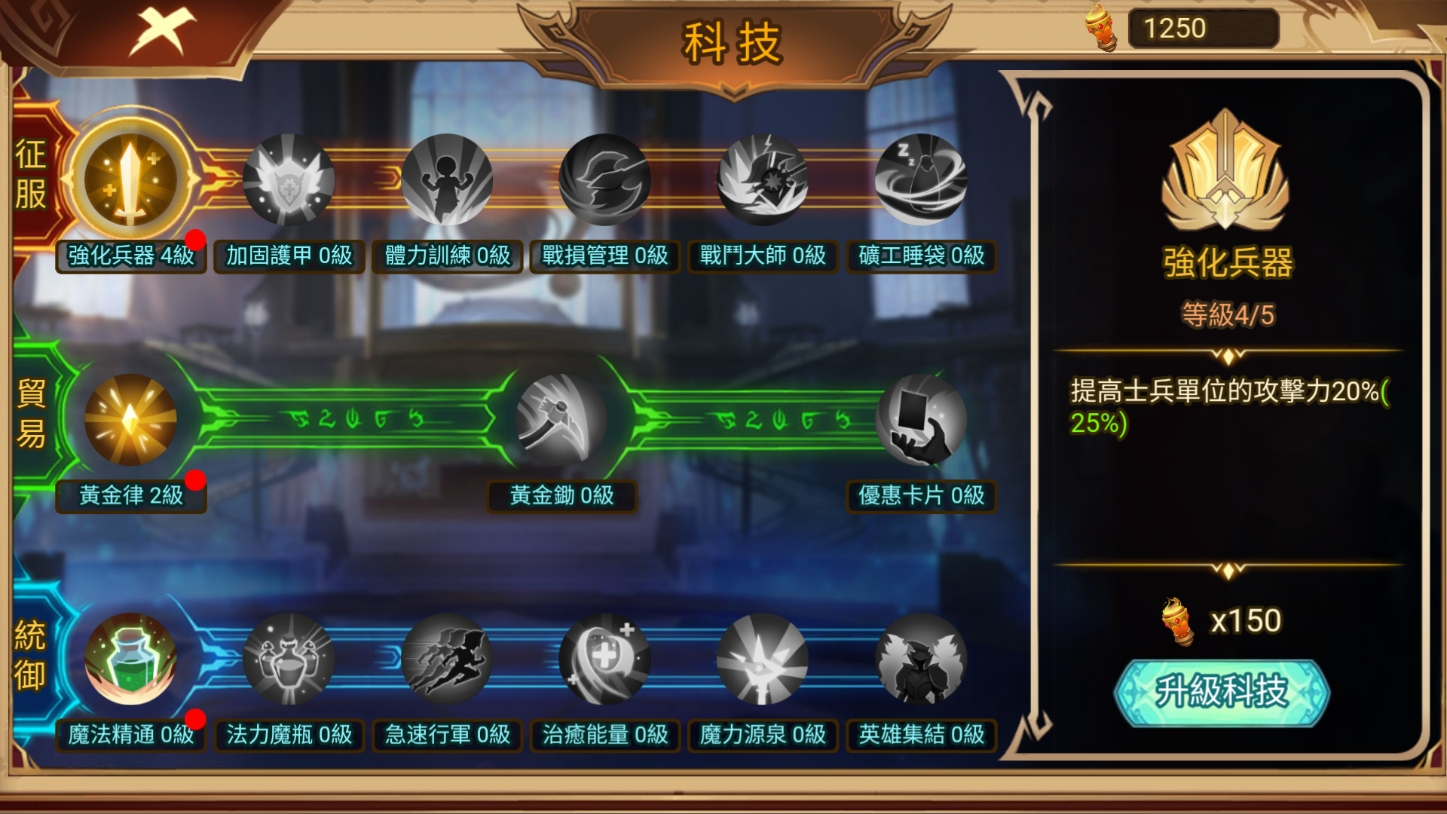Open the 加固護甲 tech node
Image resolution: width=1447 pixels, height=814 pixels.
[287, 178]
